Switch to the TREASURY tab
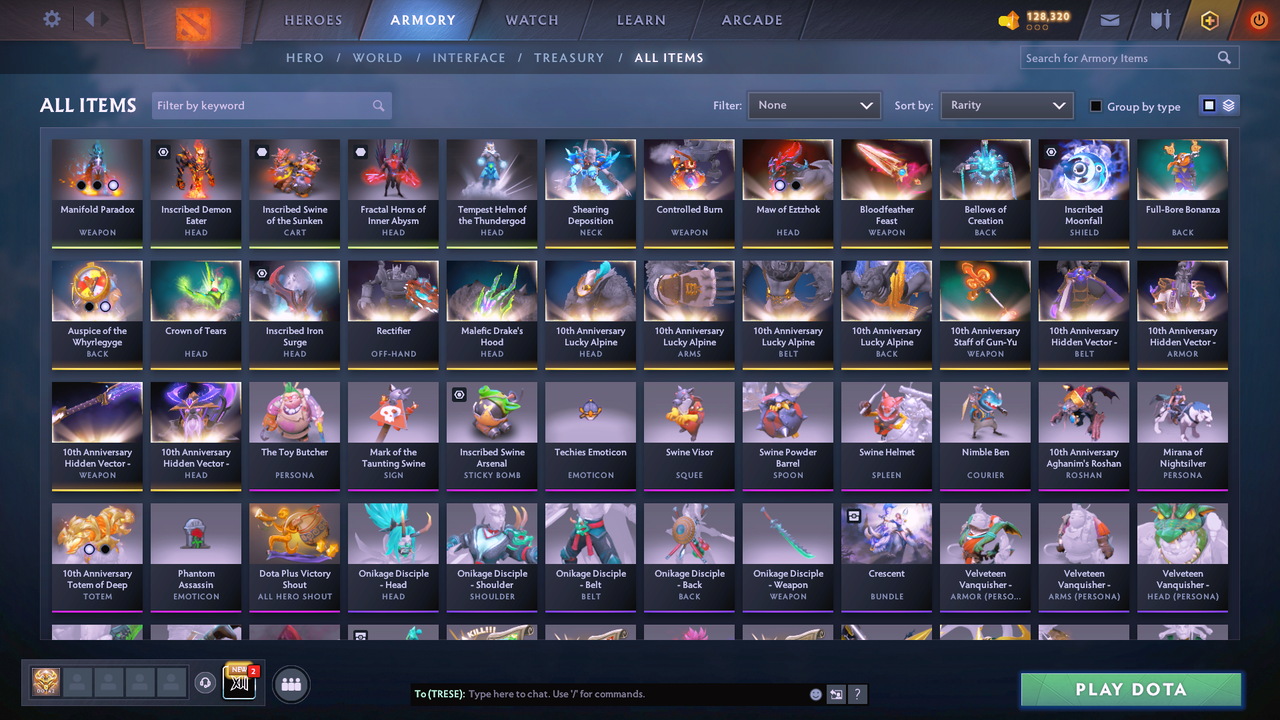 click(569, 58)
